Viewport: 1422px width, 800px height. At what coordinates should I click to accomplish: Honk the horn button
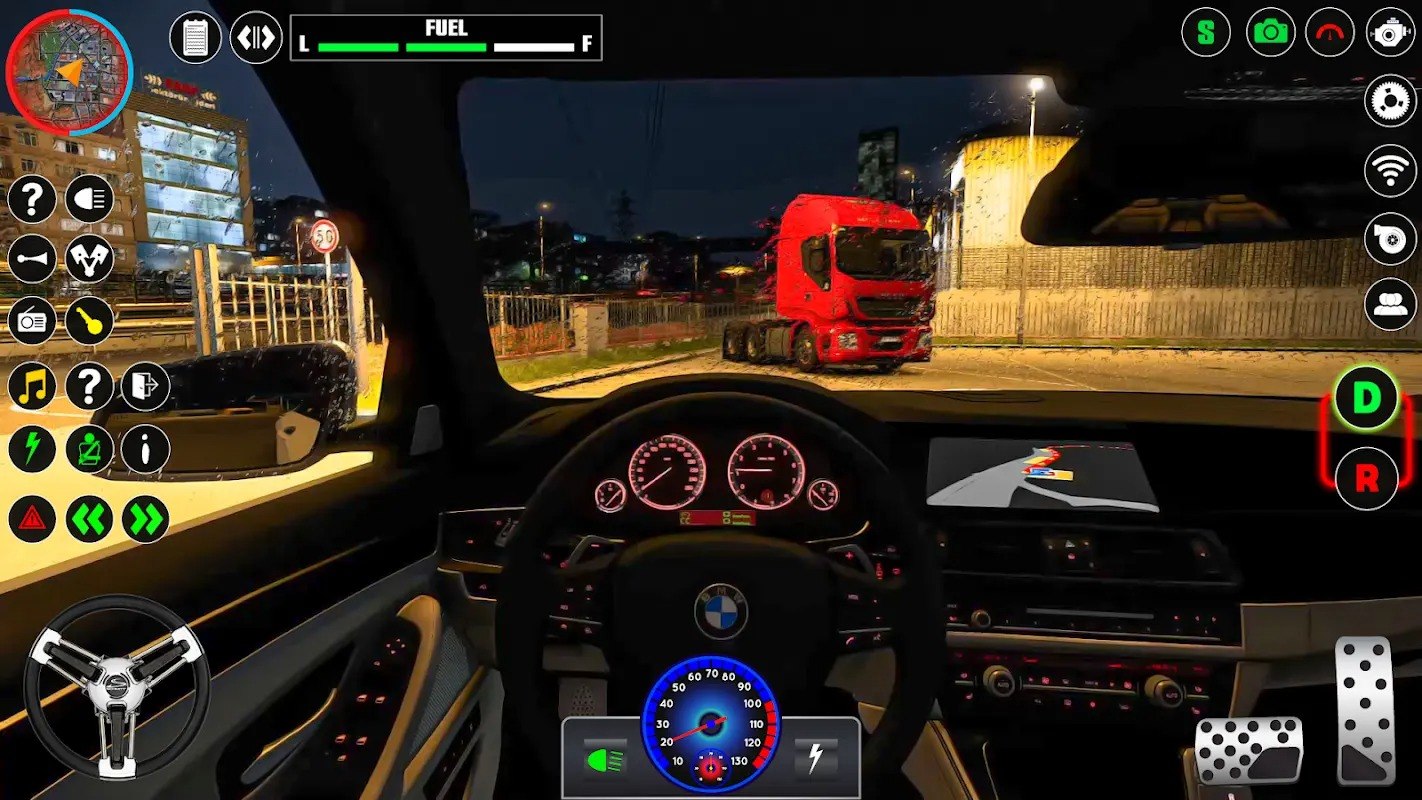(32, 259)
